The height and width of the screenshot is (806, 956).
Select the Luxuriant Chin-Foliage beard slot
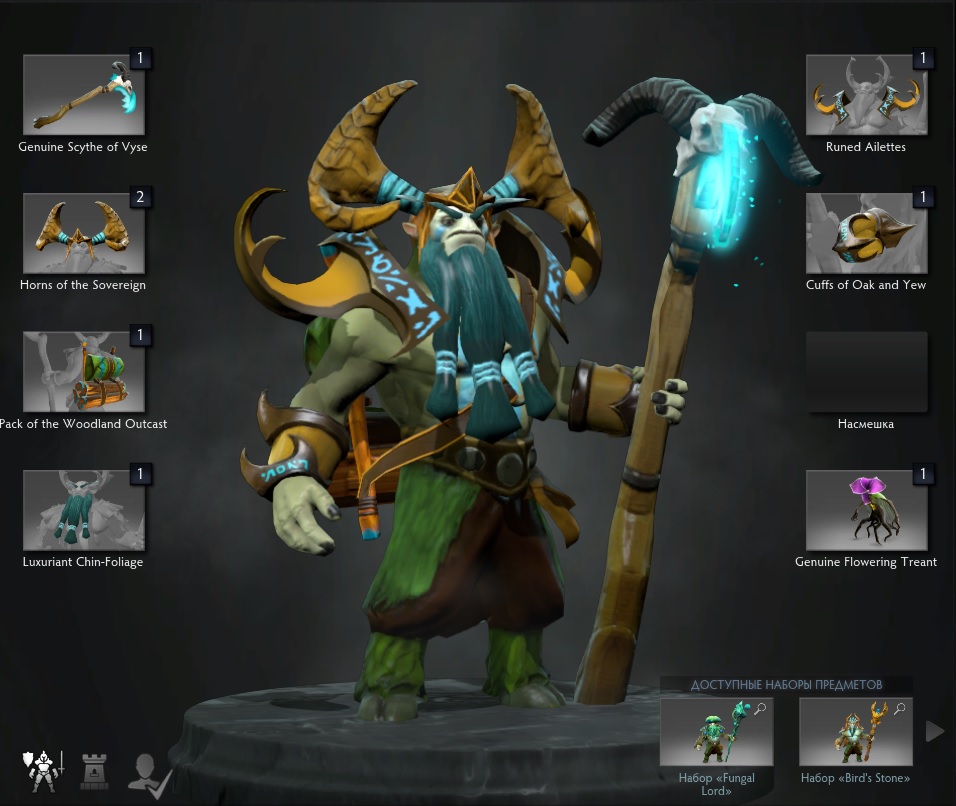tap(84, 510)
